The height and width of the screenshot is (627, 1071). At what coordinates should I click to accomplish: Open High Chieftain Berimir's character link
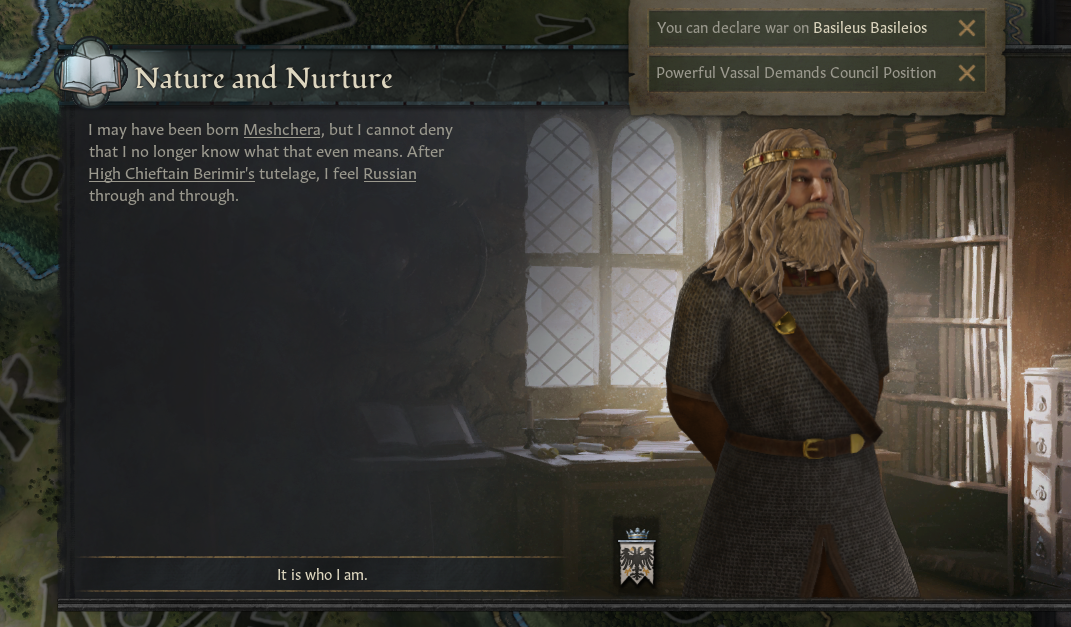[171, 174]
